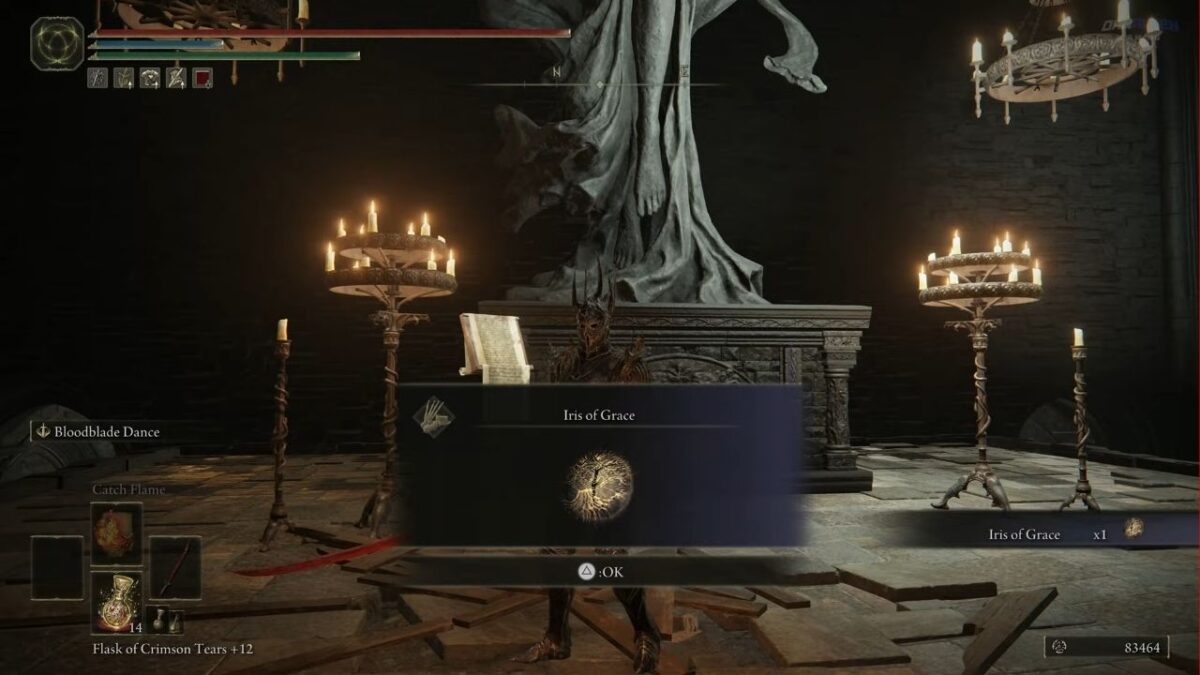Image resolution: width=1200 pixels, height=675 pixels.
Task: Click the empty left-hand armament slot
Action: (x=56, y=568)
